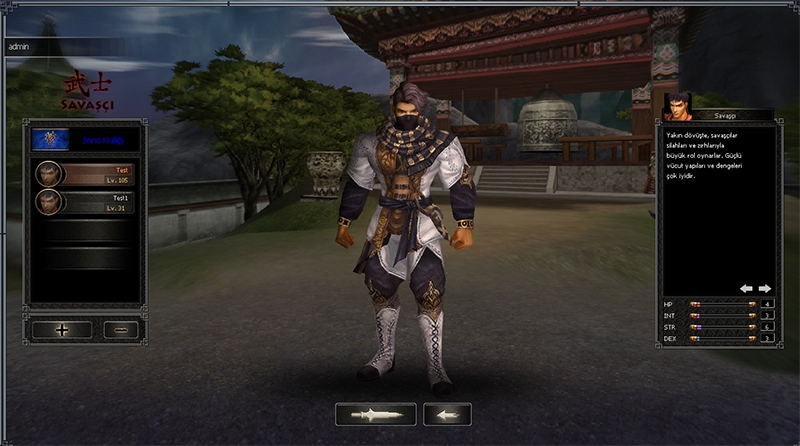The image size is (800, 446).
Task: Click the plus button to create a character
Action: pos(62,329)
